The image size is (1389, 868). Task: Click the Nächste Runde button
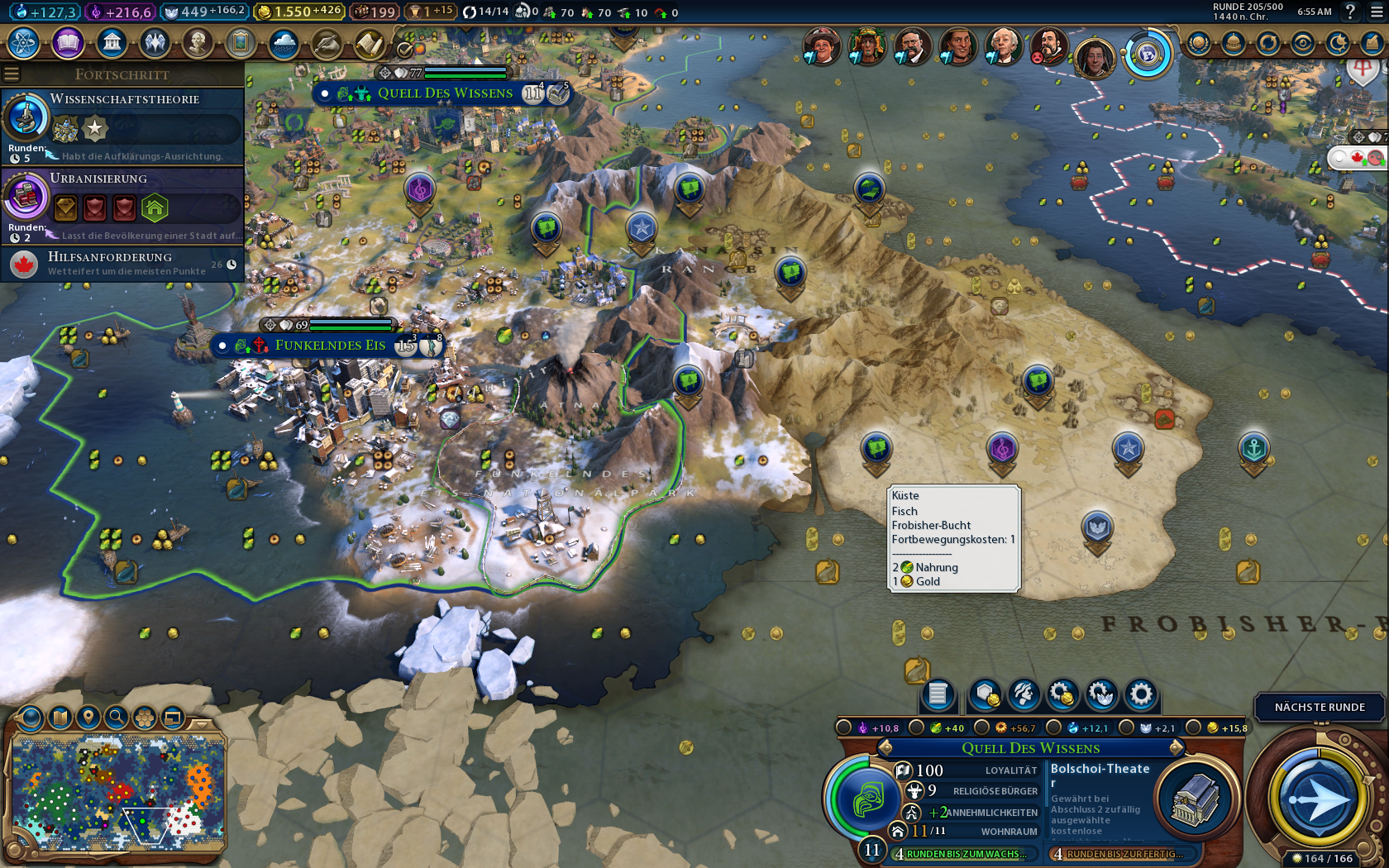click(1320, 708)
